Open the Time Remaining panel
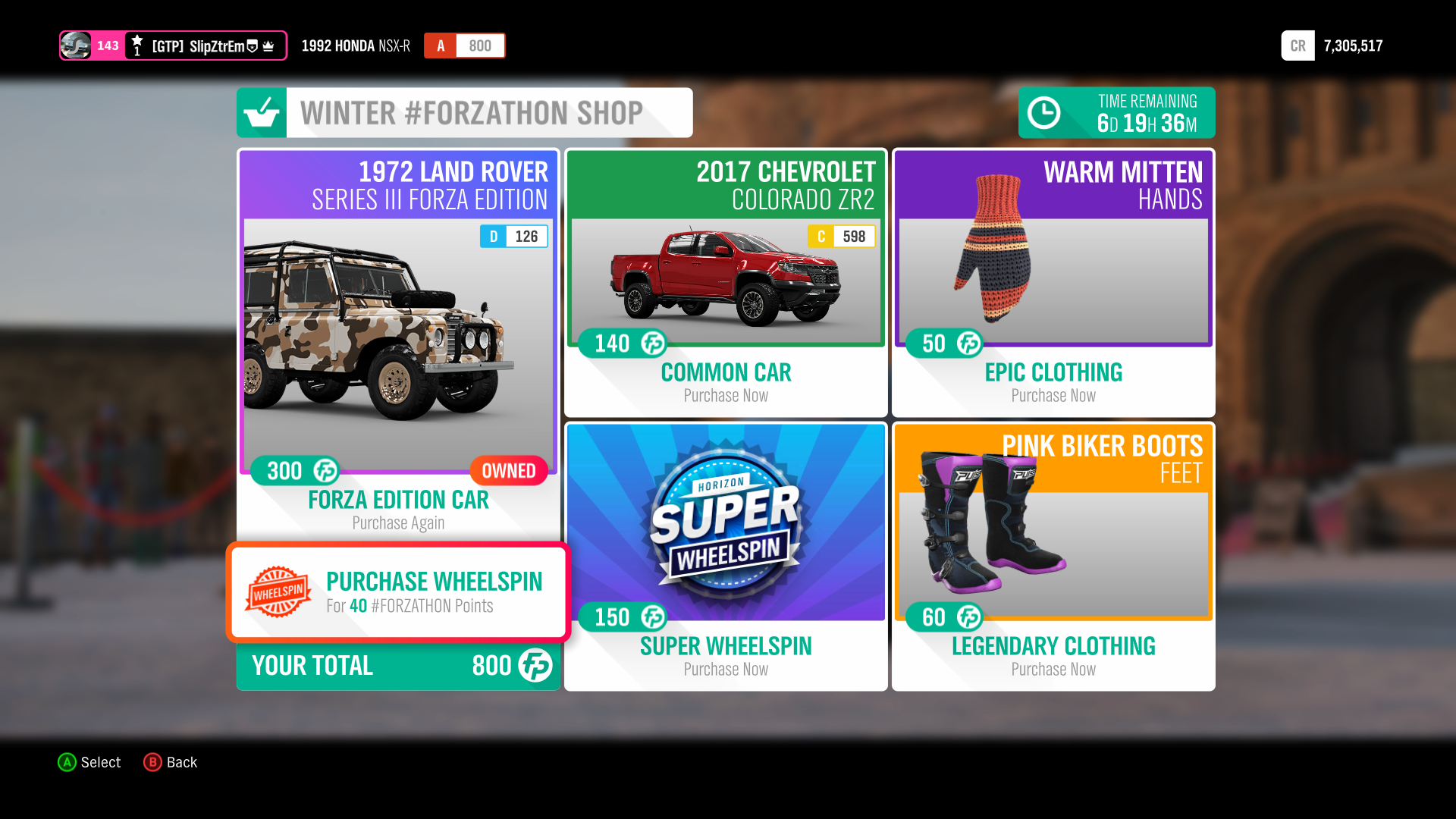1456x819 pixels. (1116, 112)
